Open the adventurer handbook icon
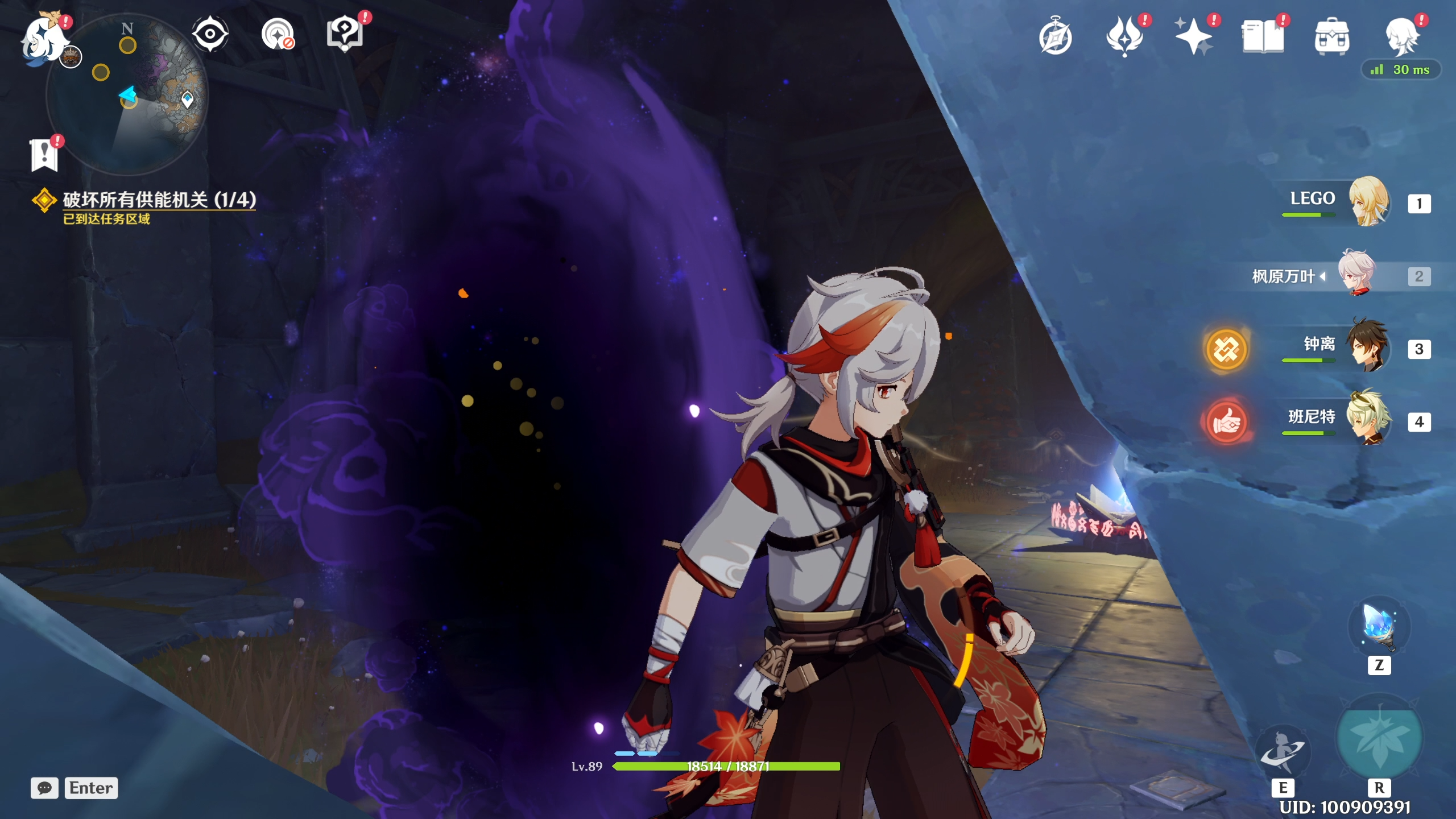Screen dimensions: 1456x819 (x=1263, y=36)
